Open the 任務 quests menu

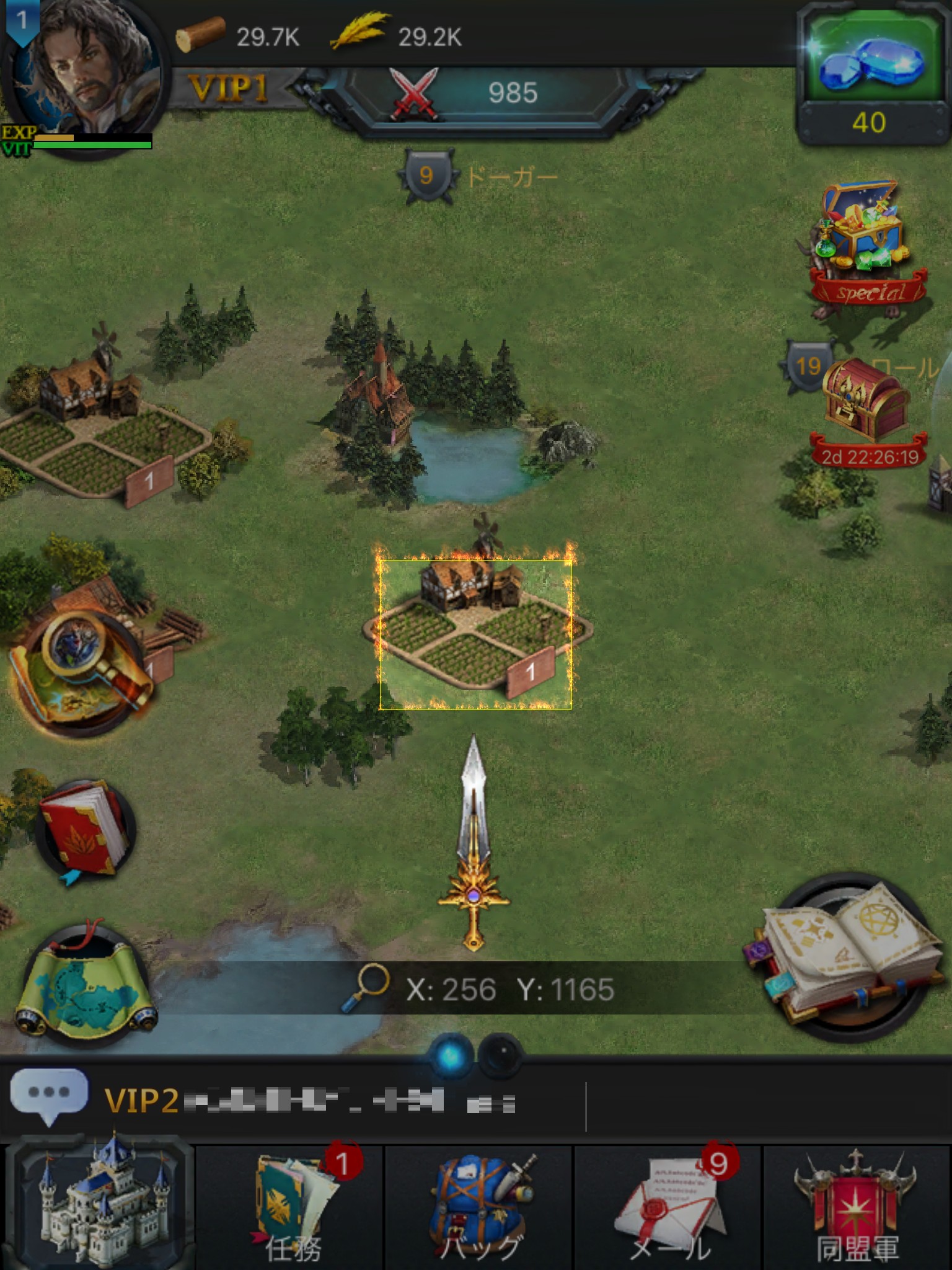(x=291, y=1206)
